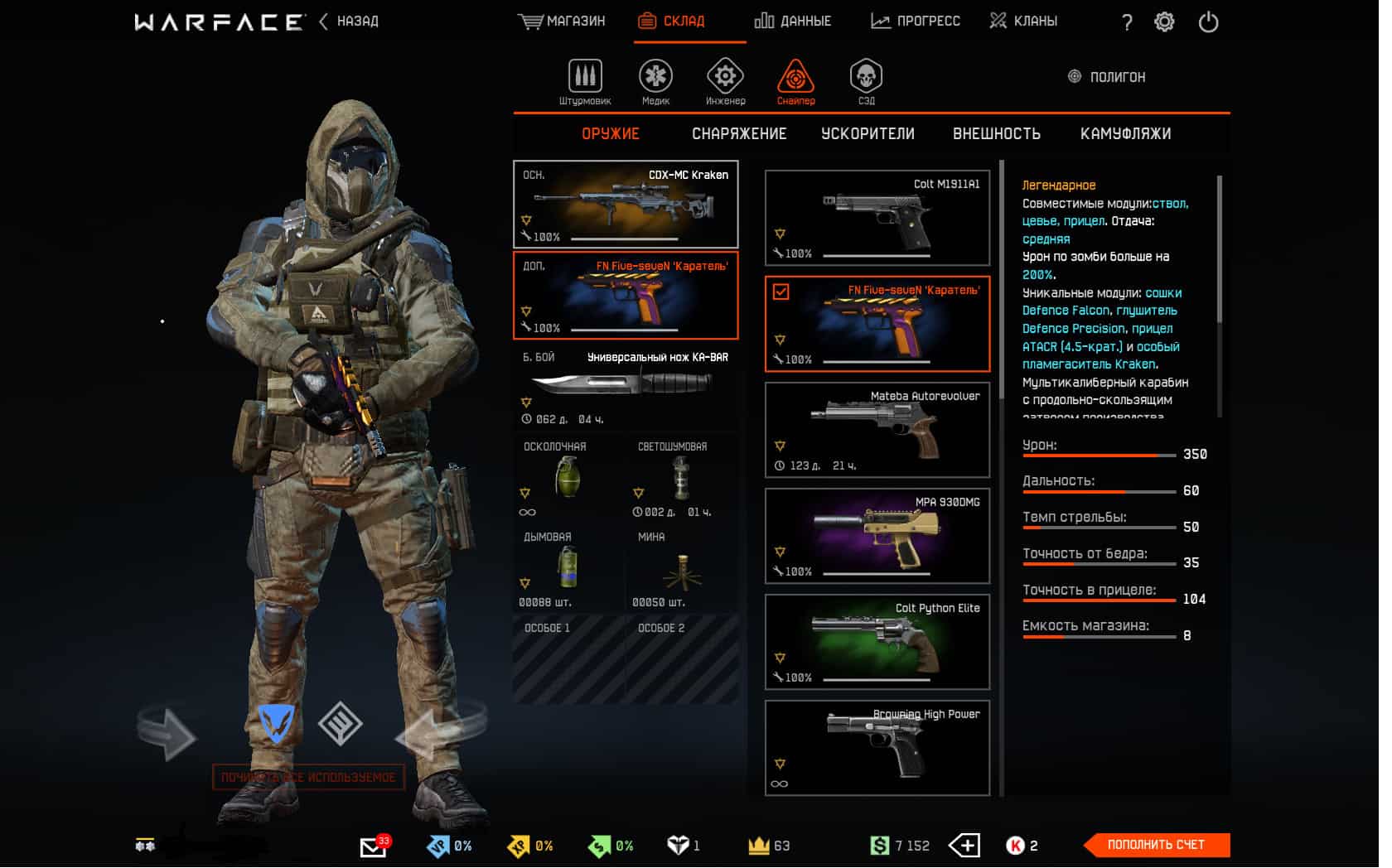Open the КАМУФЛЯЖИ tab
This screenshot has height=868, width=1392.
click(x=1125, y=134)
